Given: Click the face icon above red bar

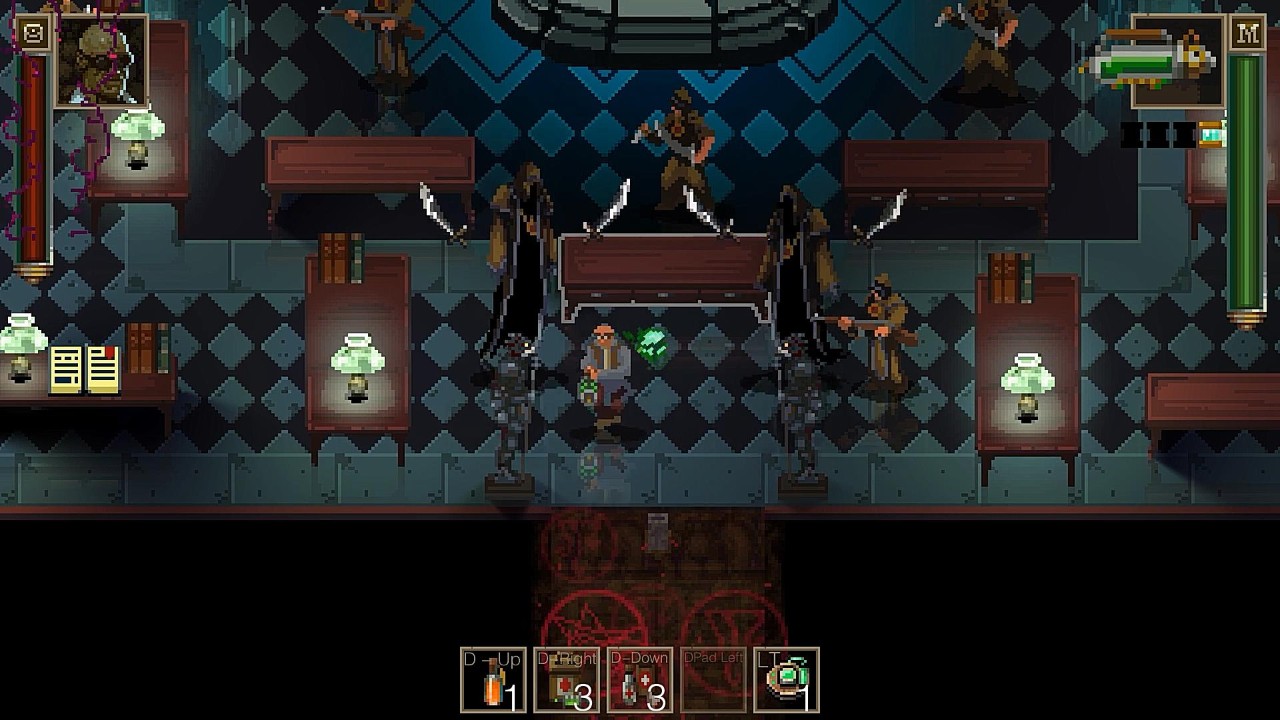Looking at the screenshot, I should 34,33.
